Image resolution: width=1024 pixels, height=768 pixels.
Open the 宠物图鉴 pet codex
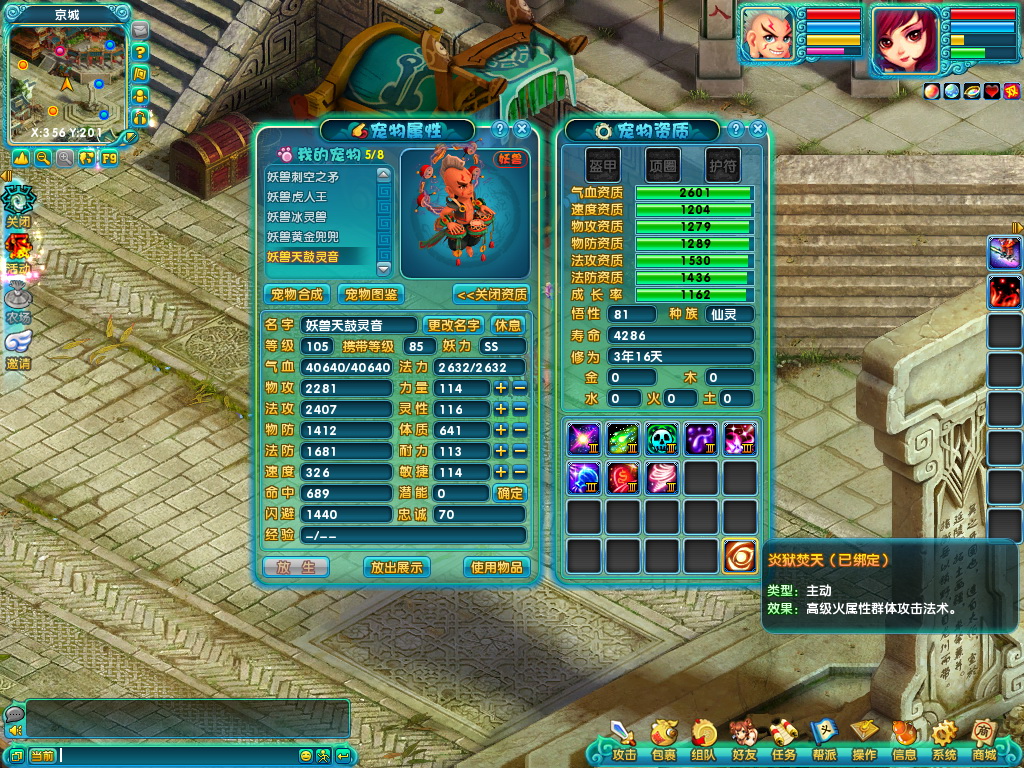point(370,295)
